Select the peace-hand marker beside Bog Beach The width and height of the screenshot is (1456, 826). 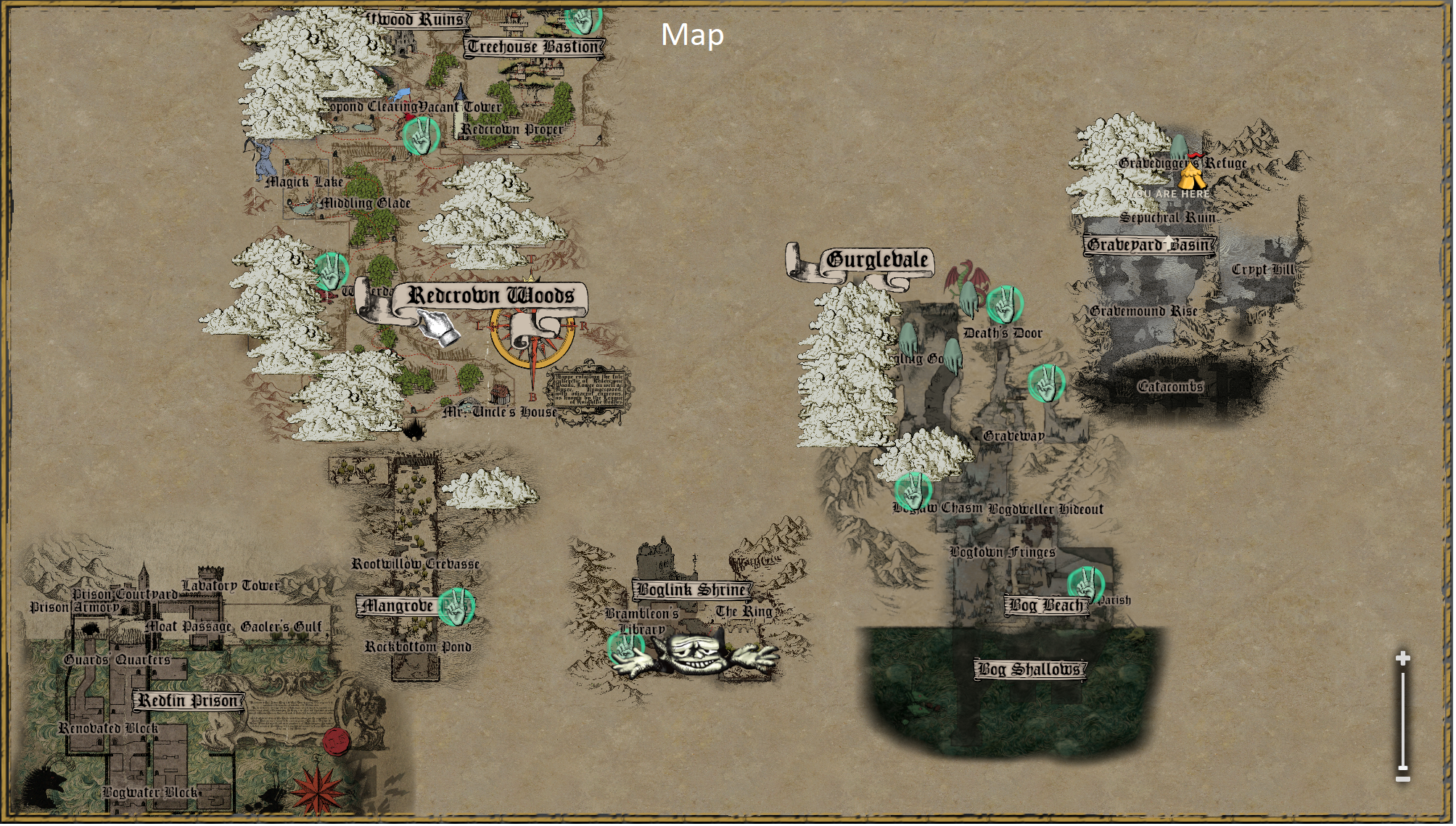tap(1087, 585)
